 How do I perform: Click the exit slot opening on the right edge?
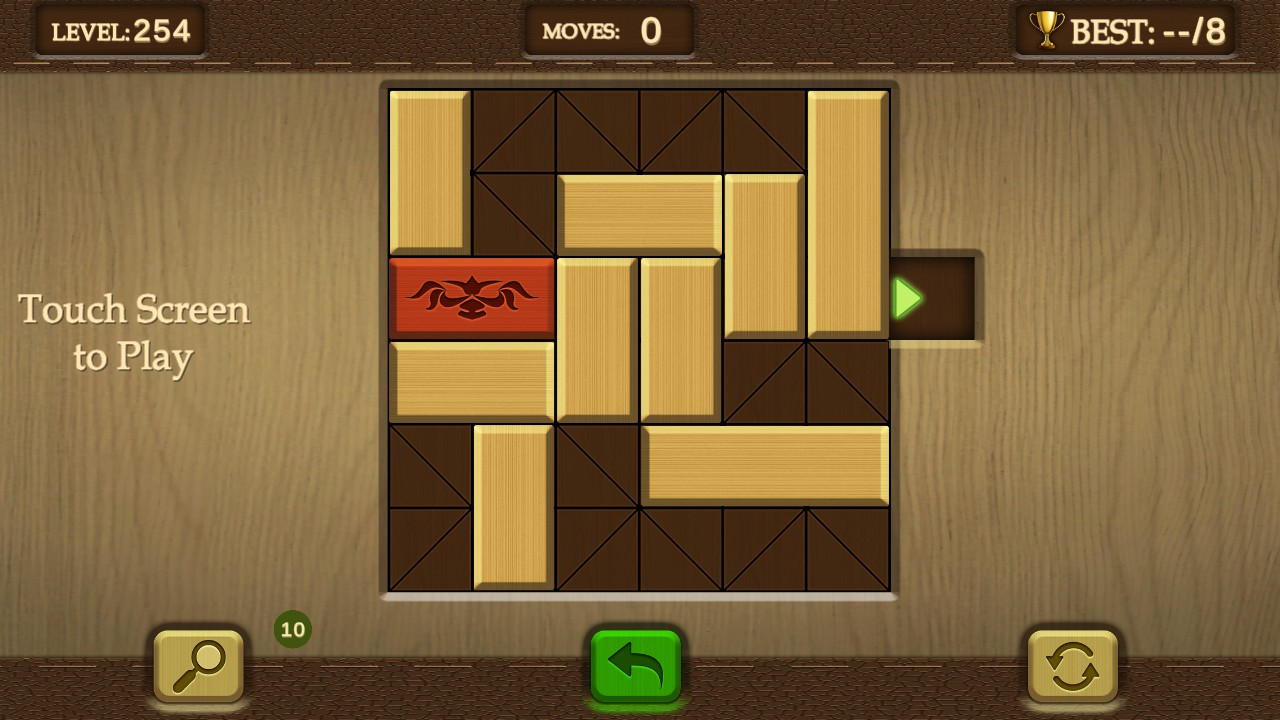click(x=935, y=297)
